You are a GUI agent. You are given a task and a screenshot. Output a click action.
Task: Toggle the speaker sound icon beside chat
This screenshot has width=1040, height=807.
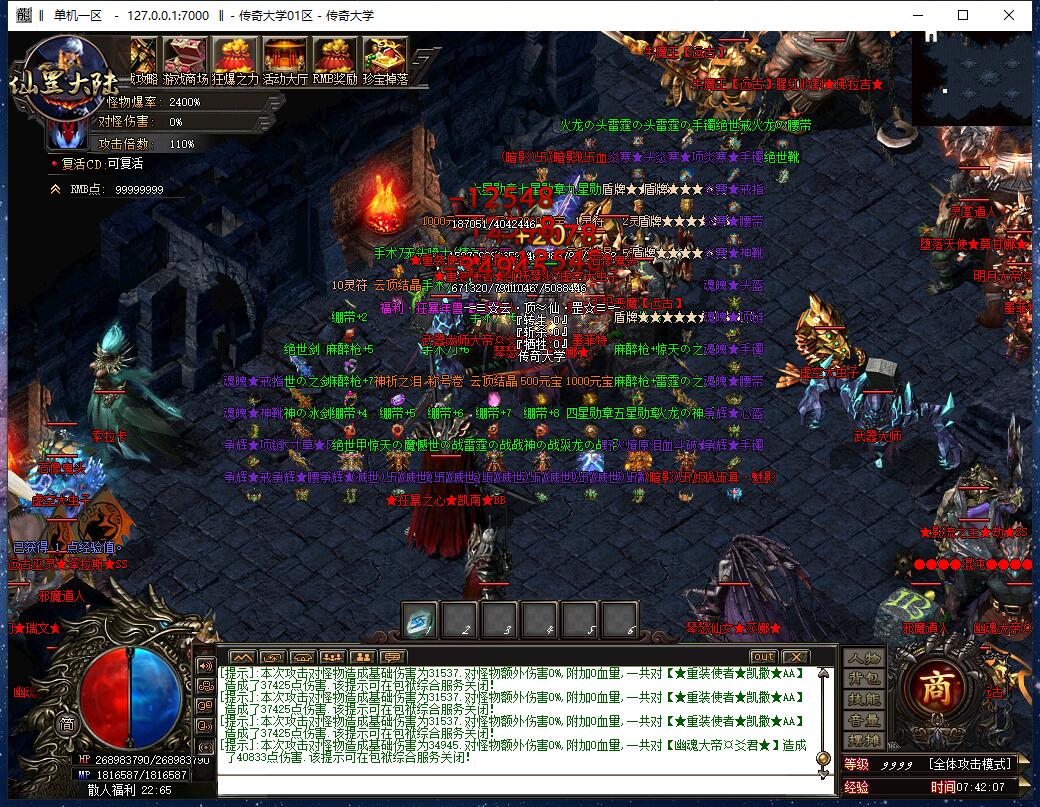[x=205, y=666]
